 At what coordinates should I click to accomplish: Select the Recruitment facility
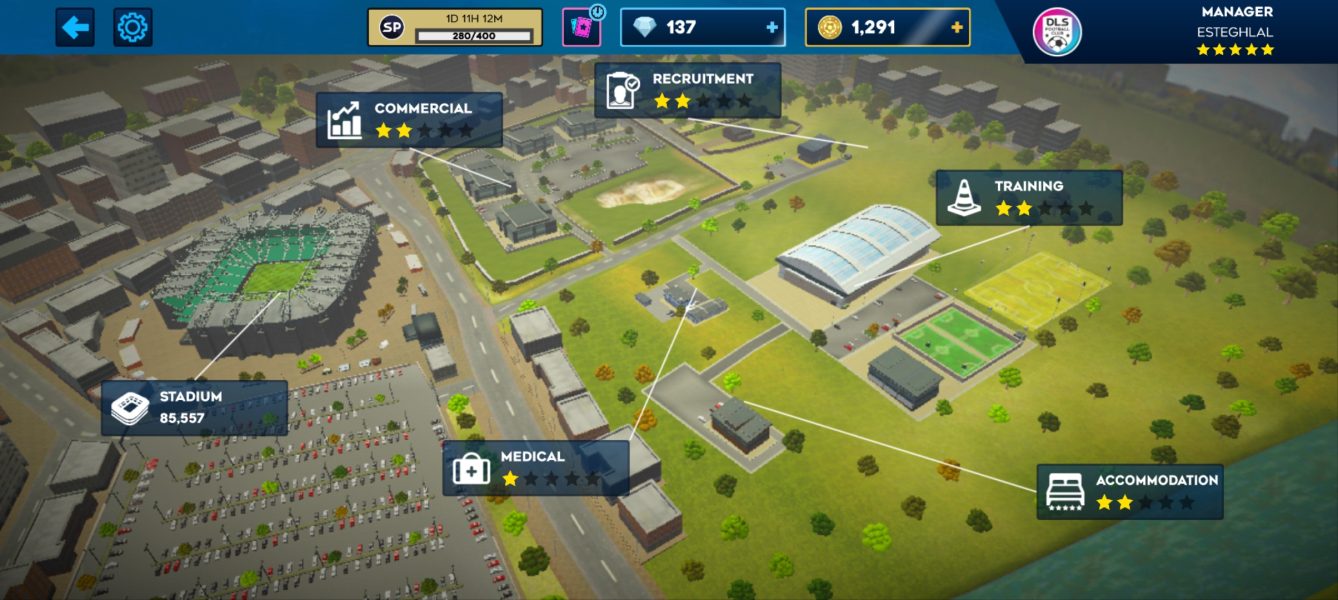688,91
